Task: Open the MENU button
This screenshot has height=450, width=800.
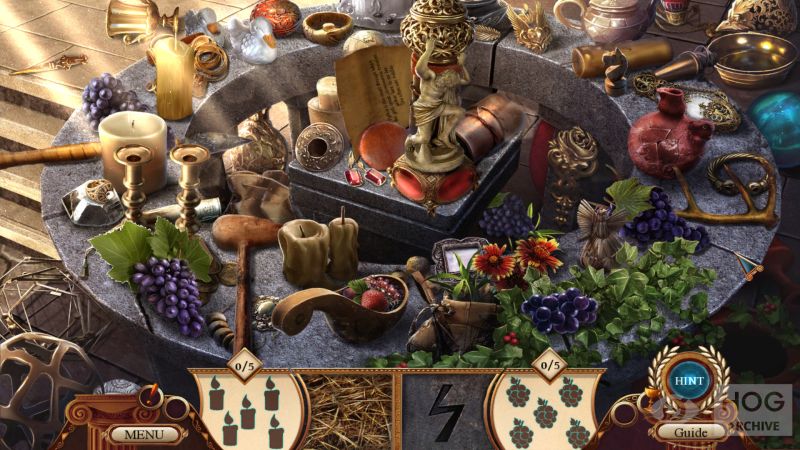Action: pyautogui.click(x=145, y=434)
